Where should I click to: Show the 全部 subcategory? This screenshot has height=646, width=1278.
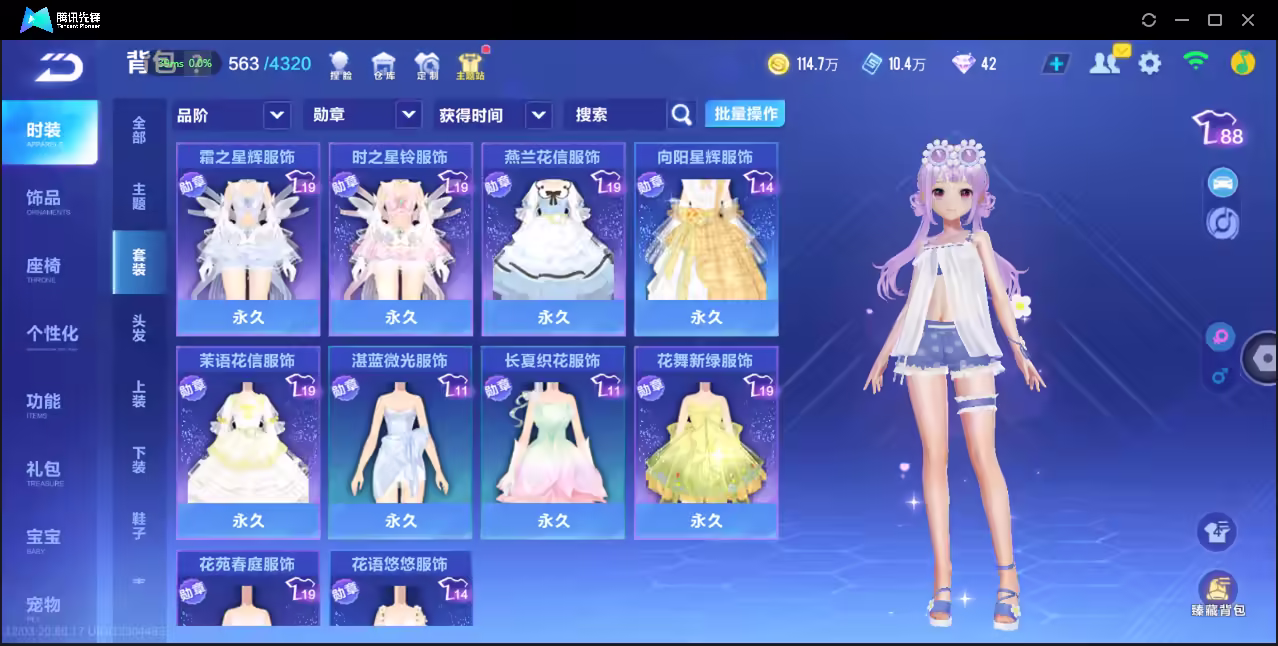point(139,129)
